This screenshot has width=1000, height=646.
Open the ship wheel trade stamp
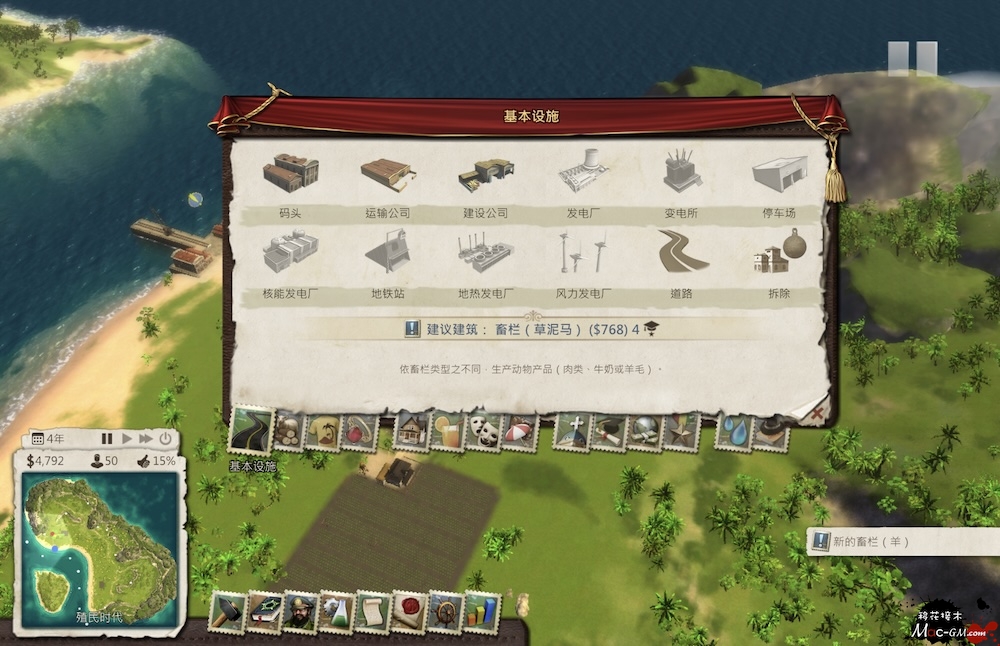tap(445, 611)
